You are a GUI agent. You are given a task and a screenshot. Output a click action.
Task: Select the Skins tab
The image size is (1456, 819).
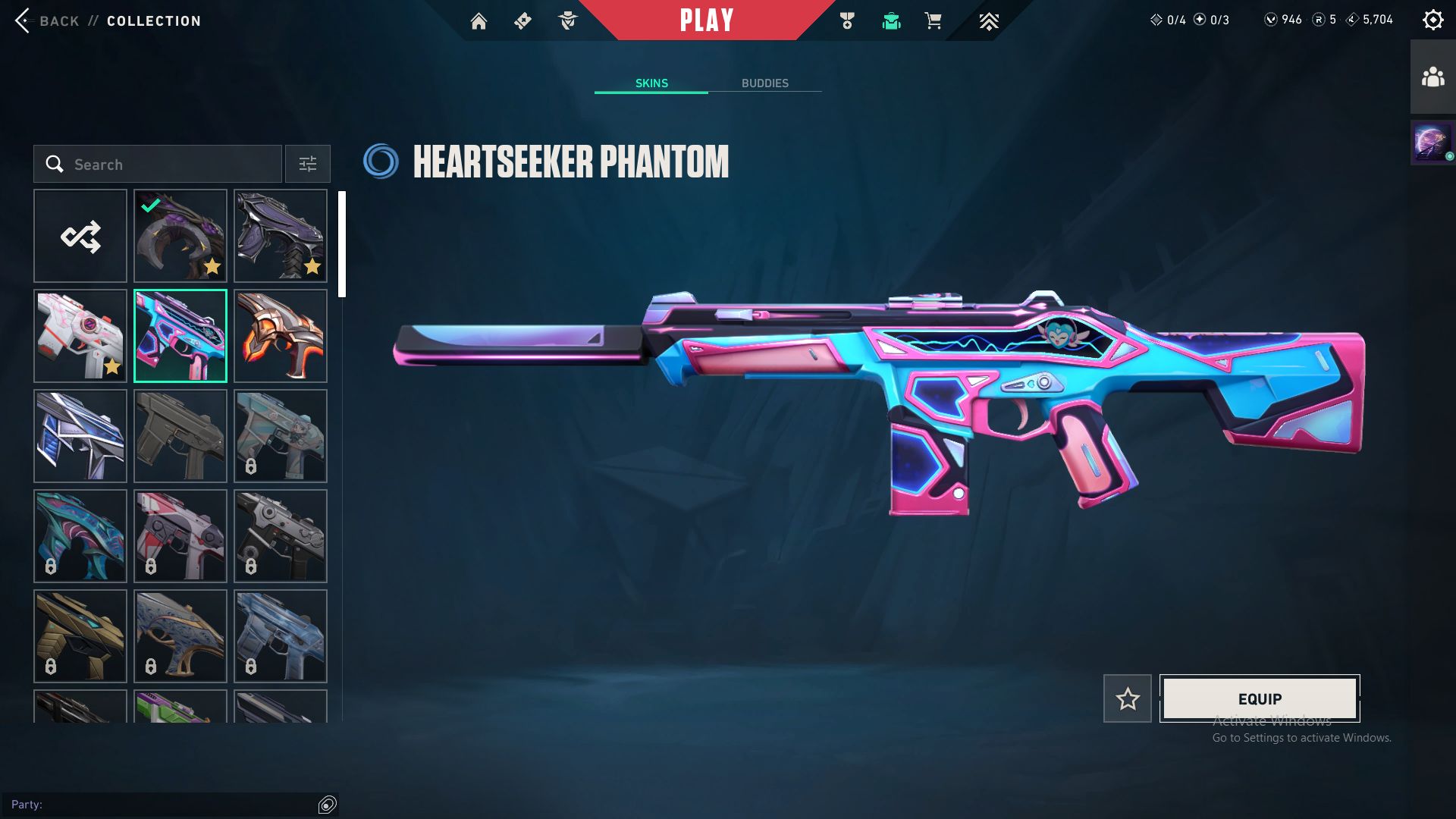(x=651, y=83)
